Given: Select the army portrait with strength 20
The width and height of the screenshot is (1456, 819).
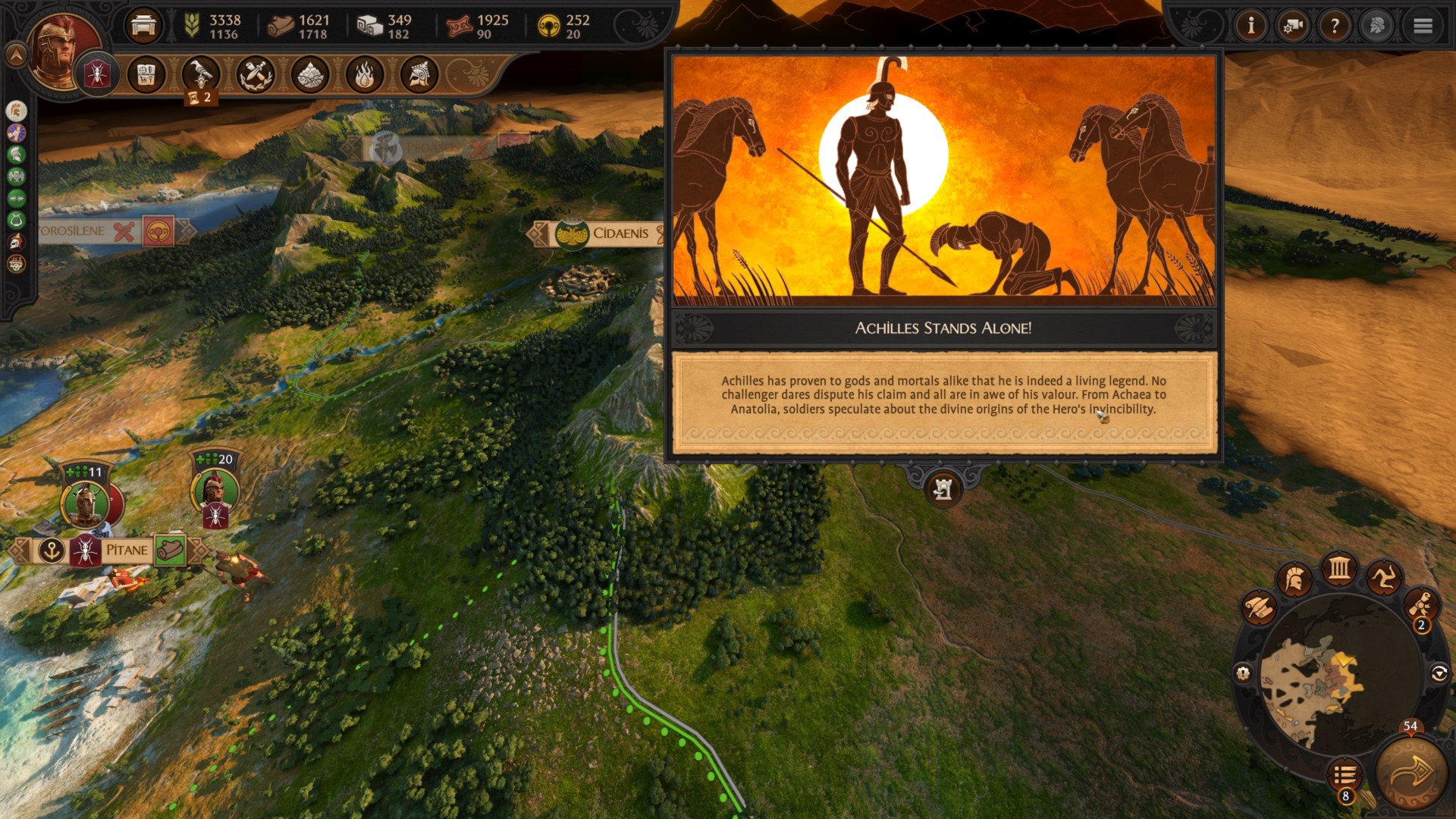Looking at the screenshot, I should tap(216, 490).
